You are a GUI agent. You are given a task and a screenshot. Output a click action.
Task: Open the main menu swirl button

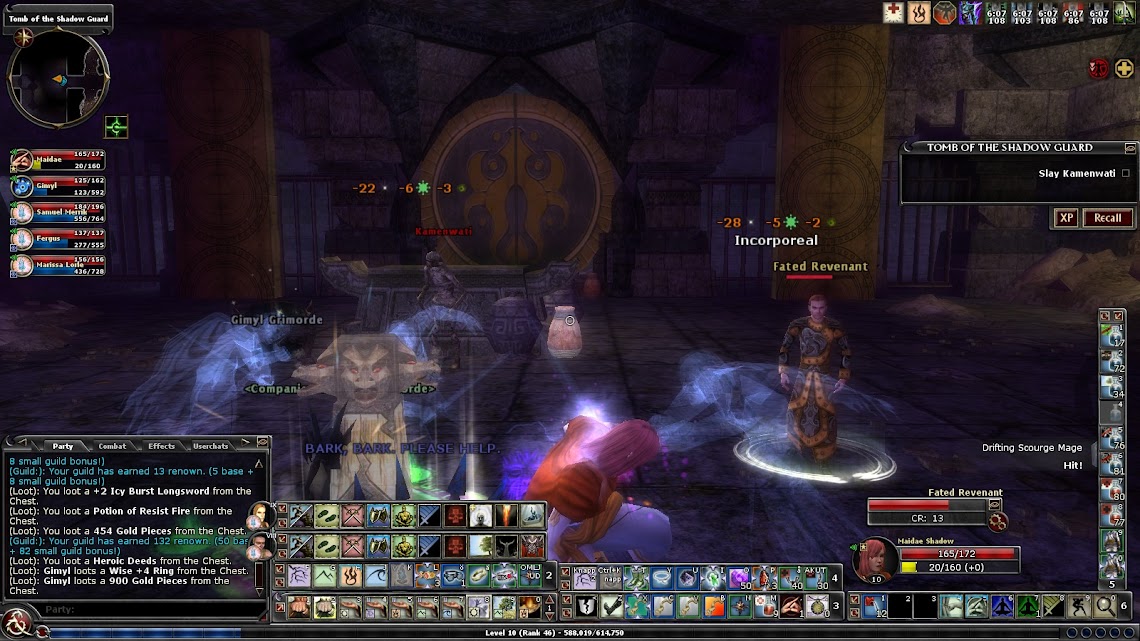[19, 627]
